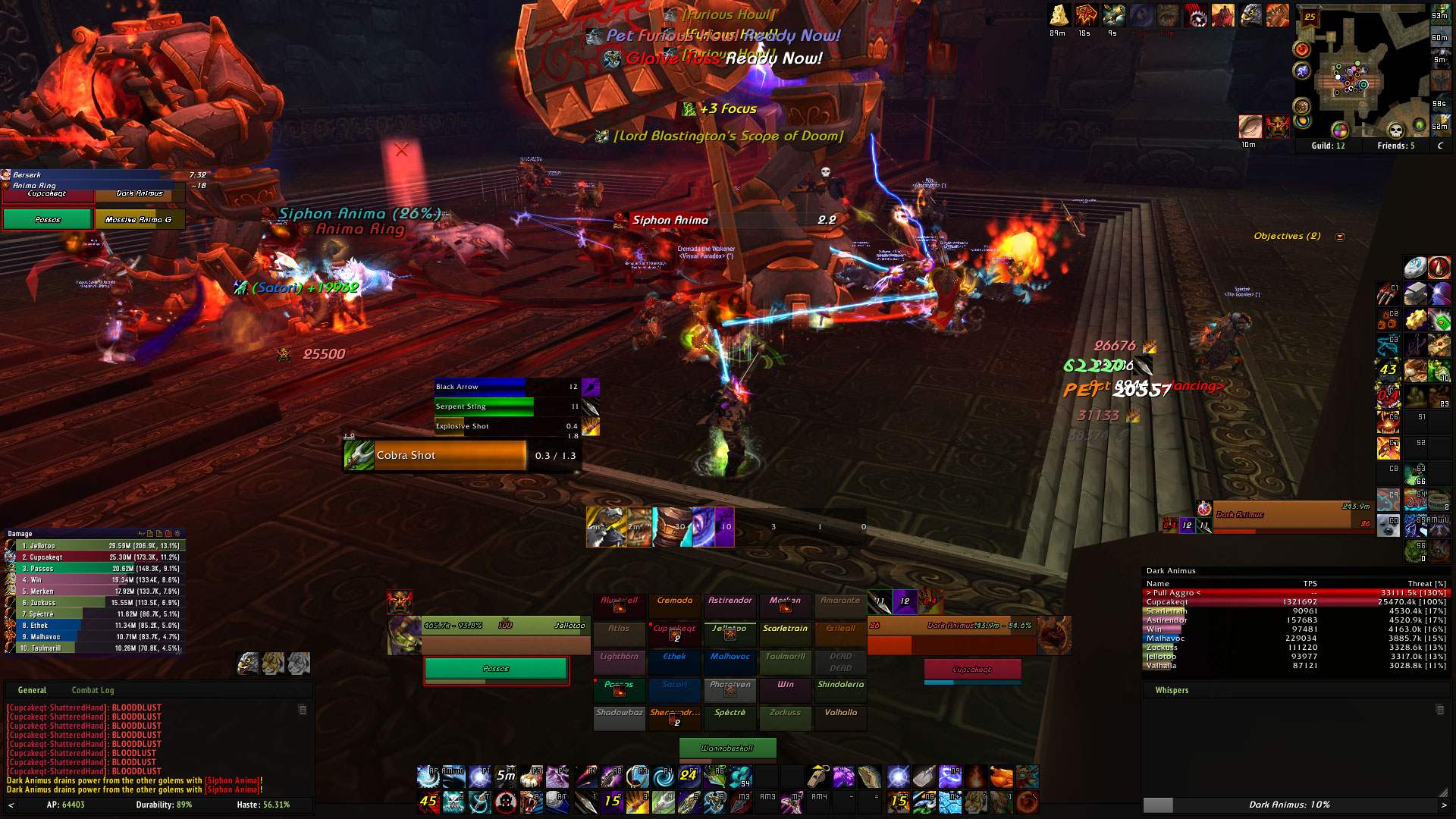Switch to the Combat Log chat tab
The width and height of the screenshot is (1456, 819).
coord(93,690)
